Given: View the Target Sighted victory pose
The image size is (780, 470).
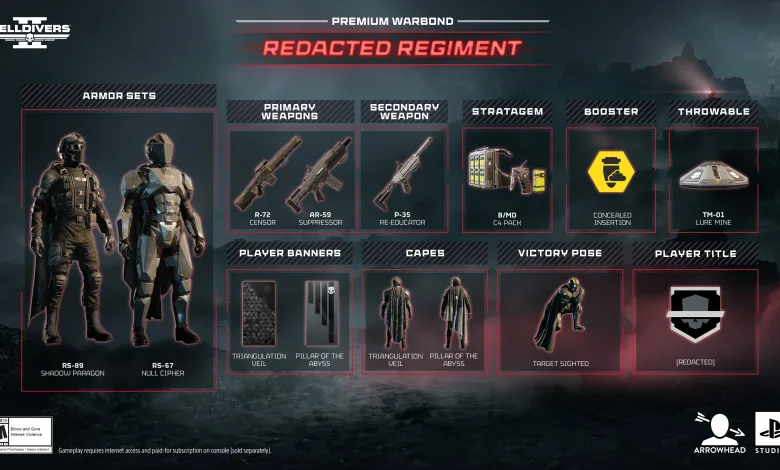Looking at the screenshot, I should (560, 315).
